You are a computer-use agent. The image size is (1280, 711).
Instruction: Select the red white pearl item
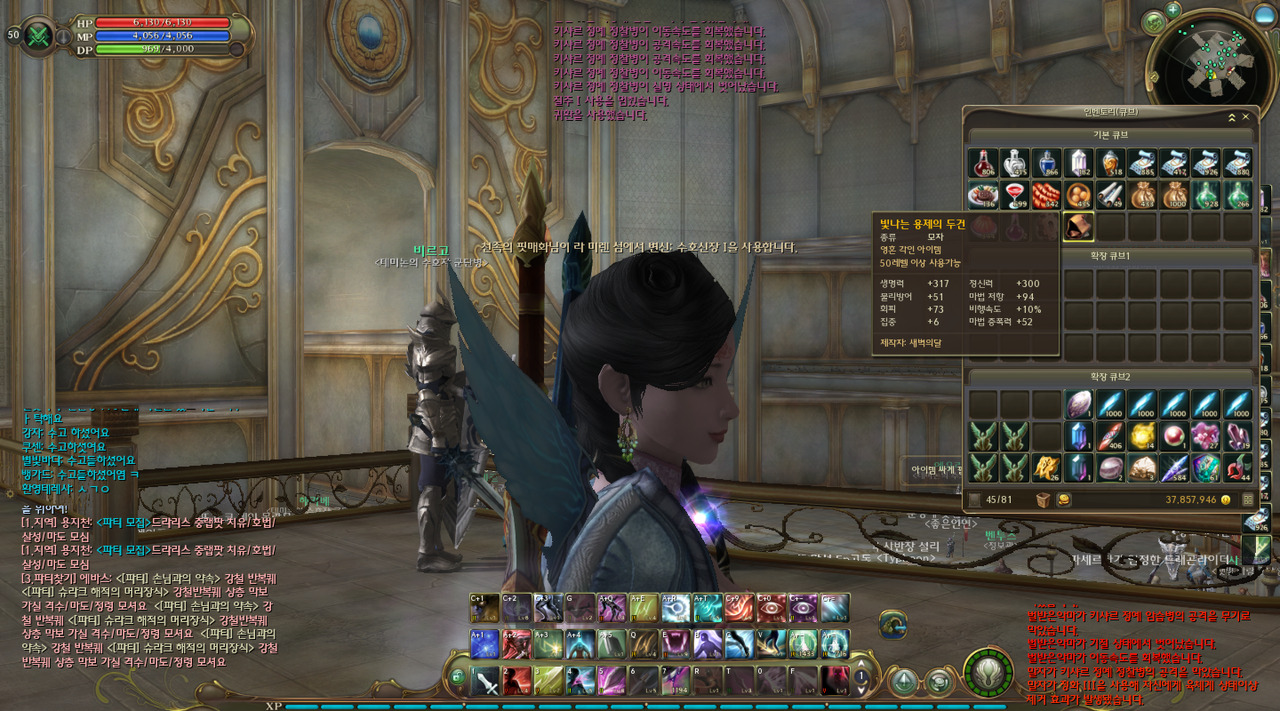[x=1174, y=435]
